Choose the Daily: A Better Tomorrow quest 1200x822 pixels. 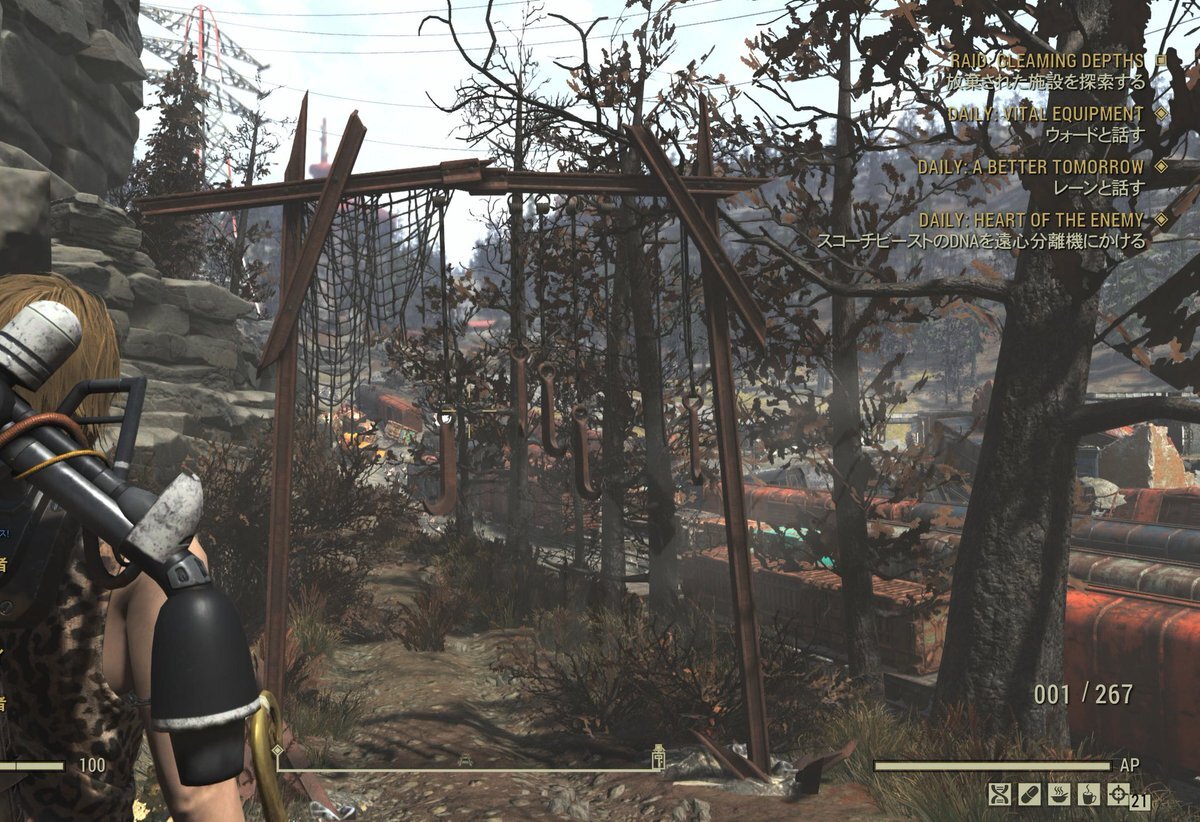tap(1031, 167)
